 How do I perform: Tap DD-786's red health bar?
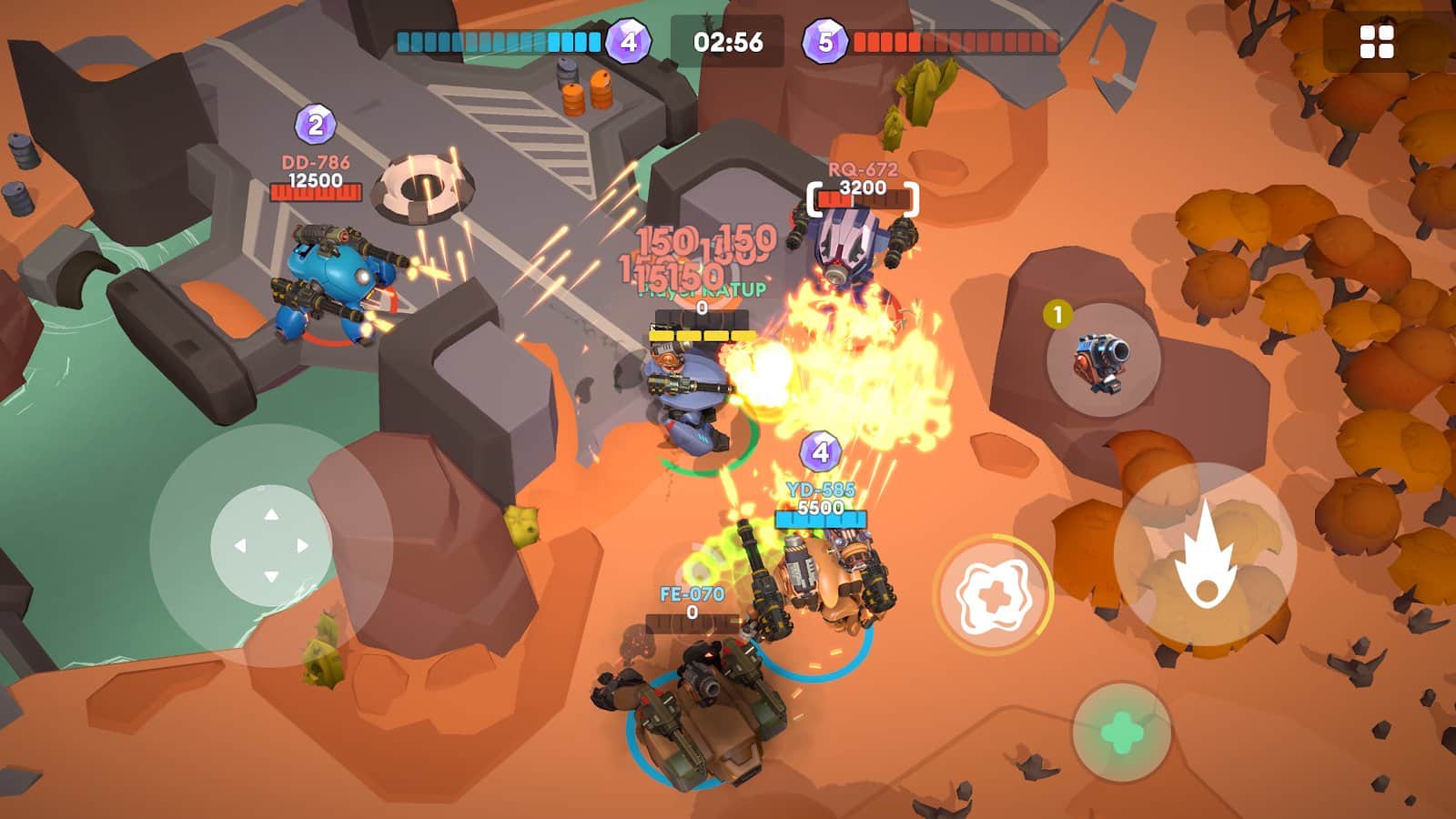point(314,194)
